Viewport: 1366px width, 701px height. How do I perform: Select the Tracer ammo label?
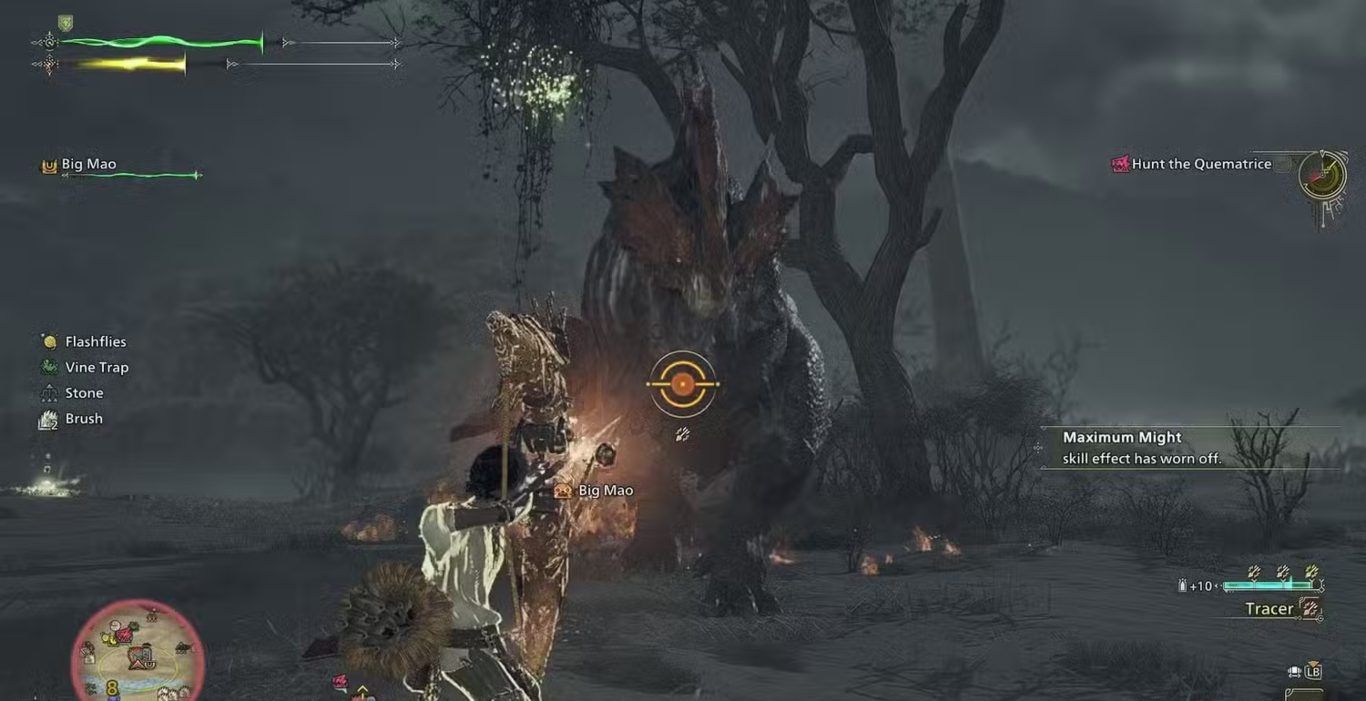tap(1270, 609)
